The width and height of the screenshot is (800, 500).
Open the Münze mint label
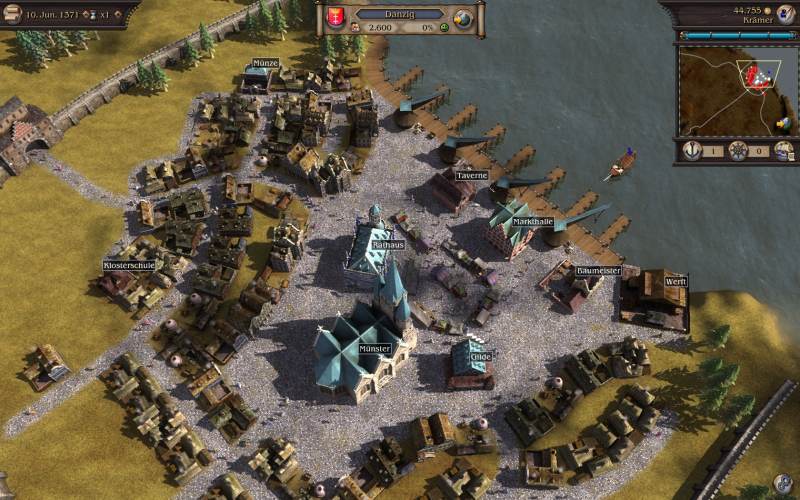[265, 62]
